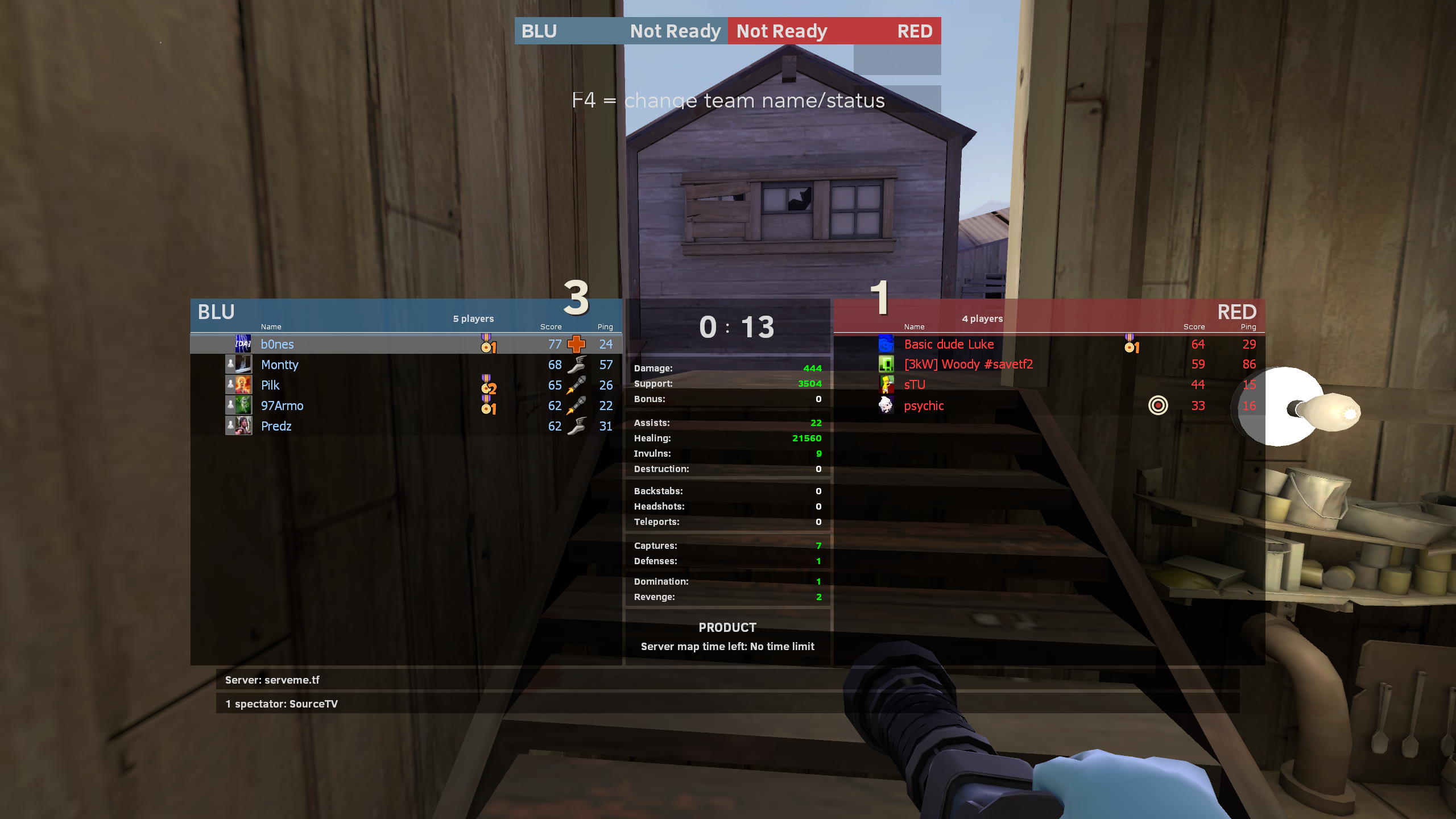
Task: Click player sTU in the RED list
Action: pyautogui.click(x=915, y=385)
